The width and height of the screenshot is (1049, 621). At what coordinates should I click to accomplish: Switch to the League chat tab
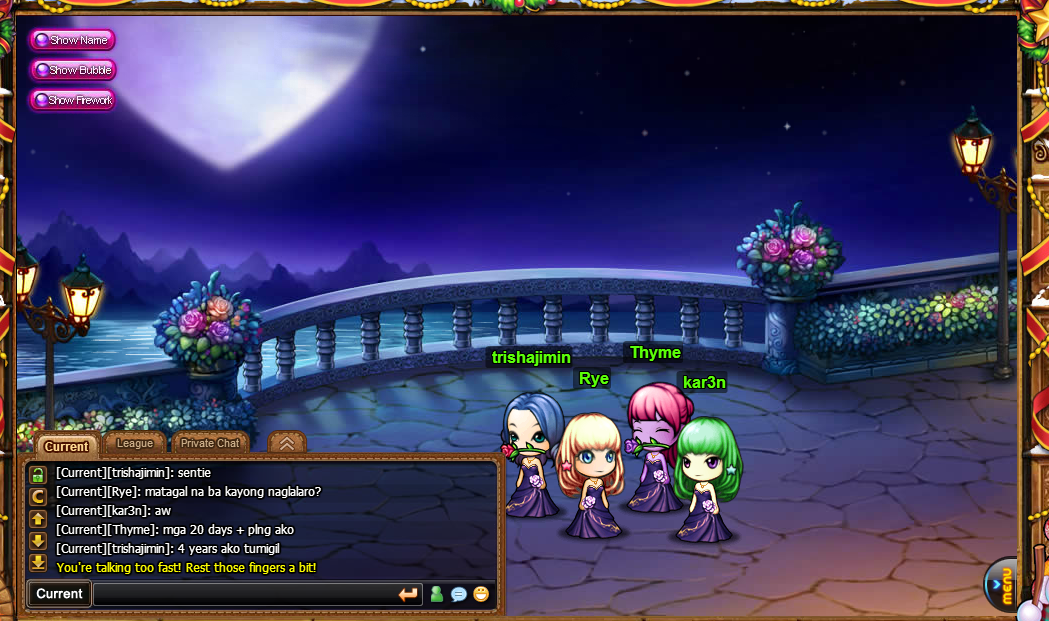coord(135,443)
